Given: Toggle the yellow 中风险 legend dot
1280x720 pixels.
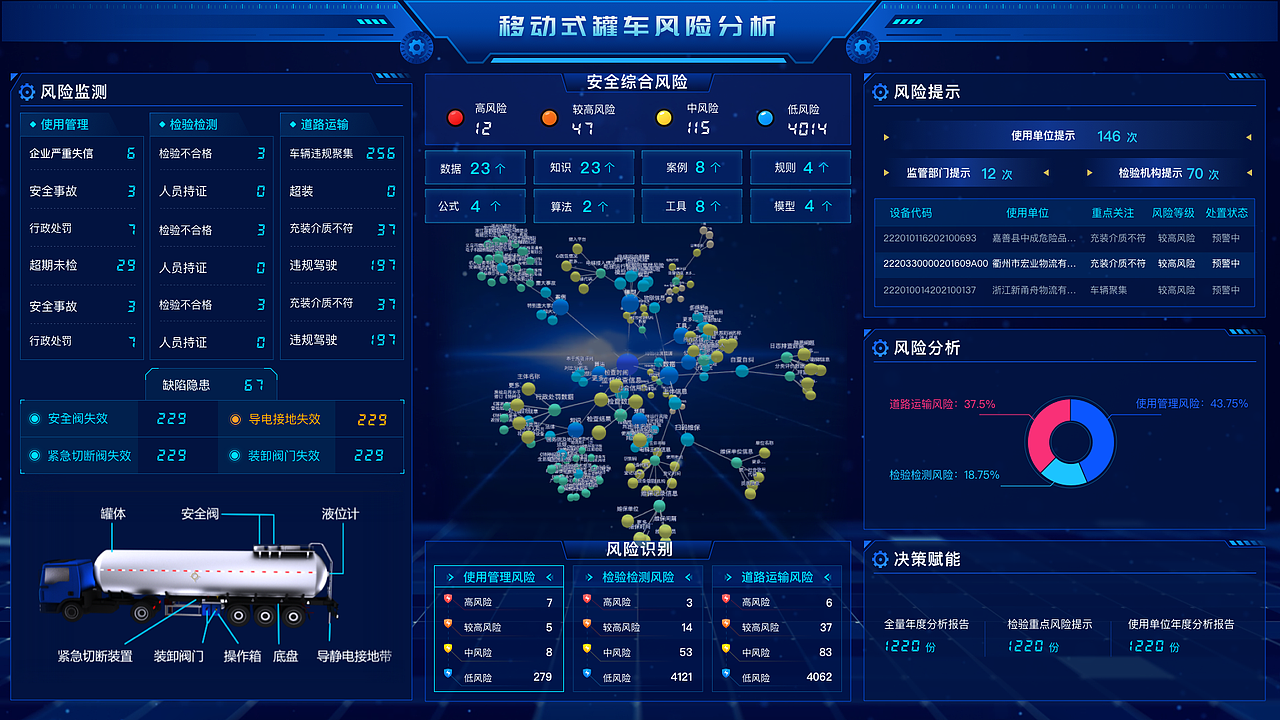Looking at the screenshot, I should [x=662, y=117].
